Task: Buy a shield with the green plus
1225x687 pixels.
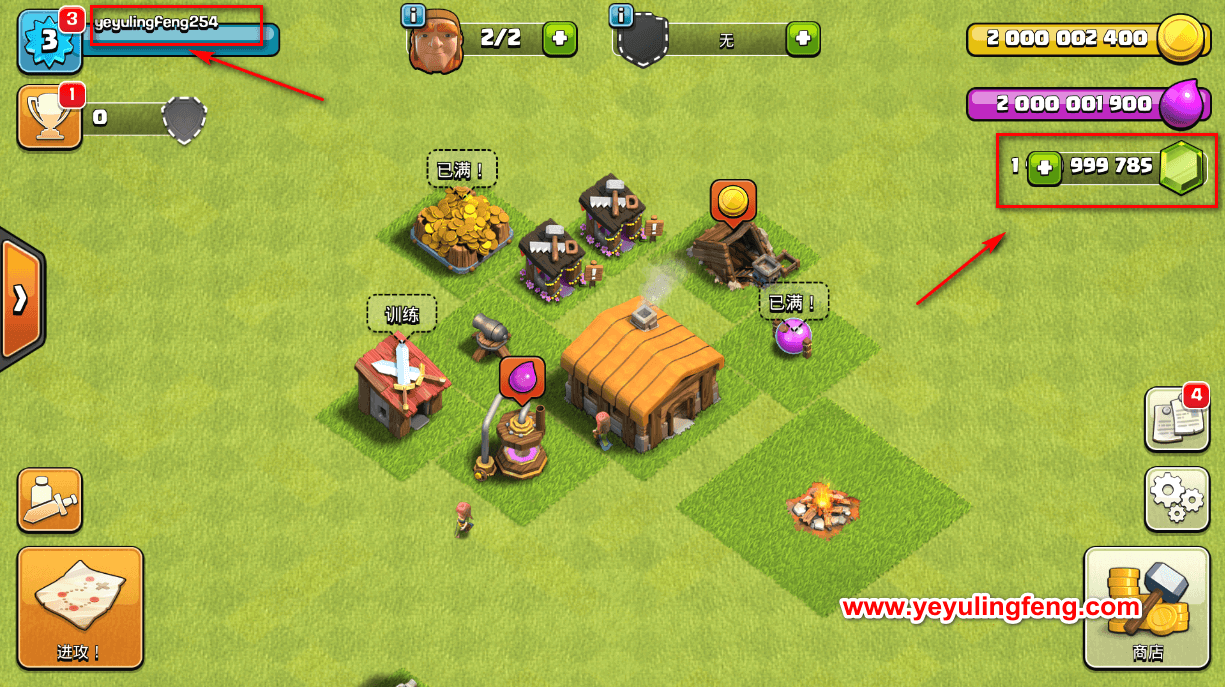Action: (803, 40)
